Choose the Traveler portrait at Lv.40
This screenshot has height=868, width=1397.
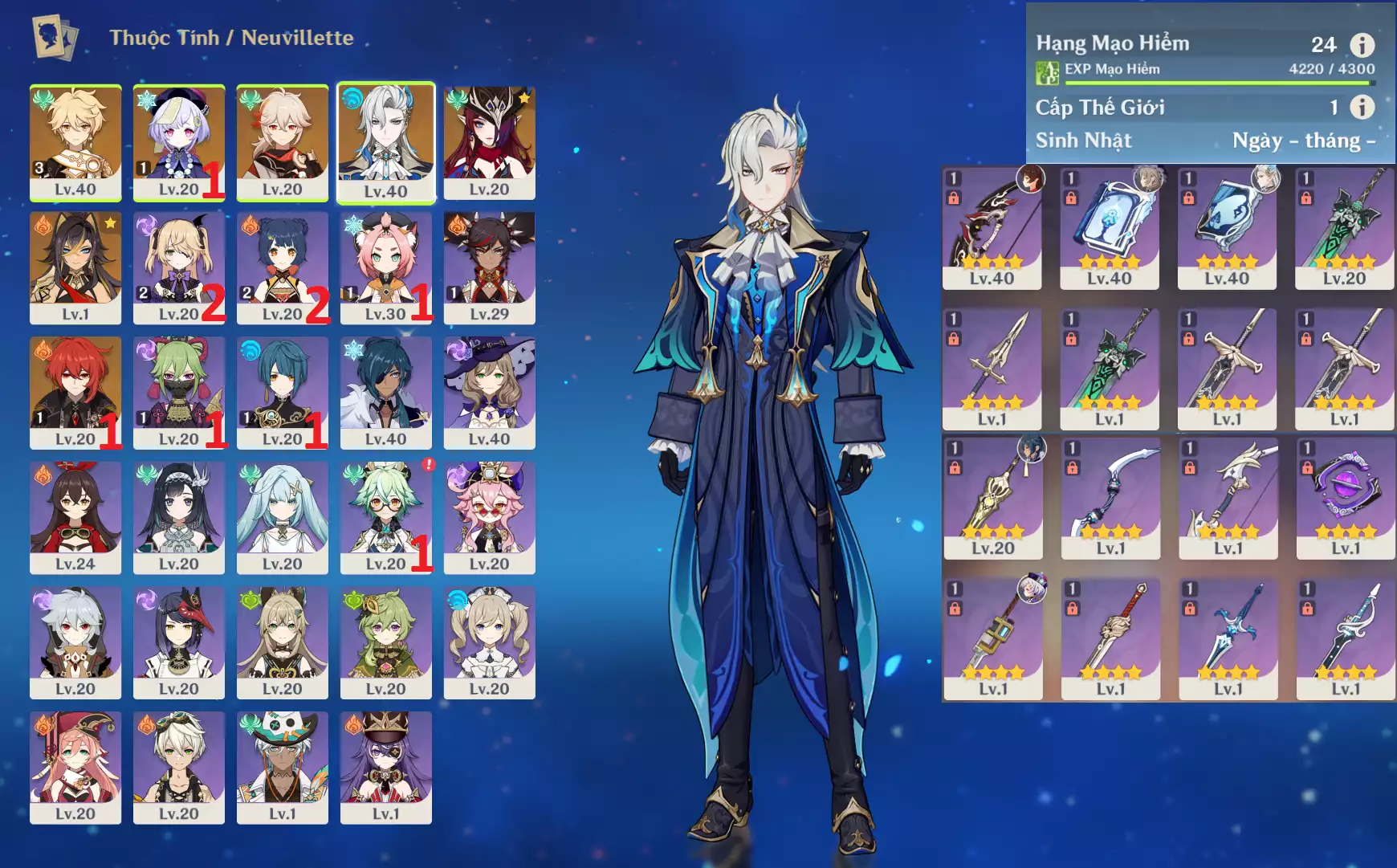click(75, 142)
